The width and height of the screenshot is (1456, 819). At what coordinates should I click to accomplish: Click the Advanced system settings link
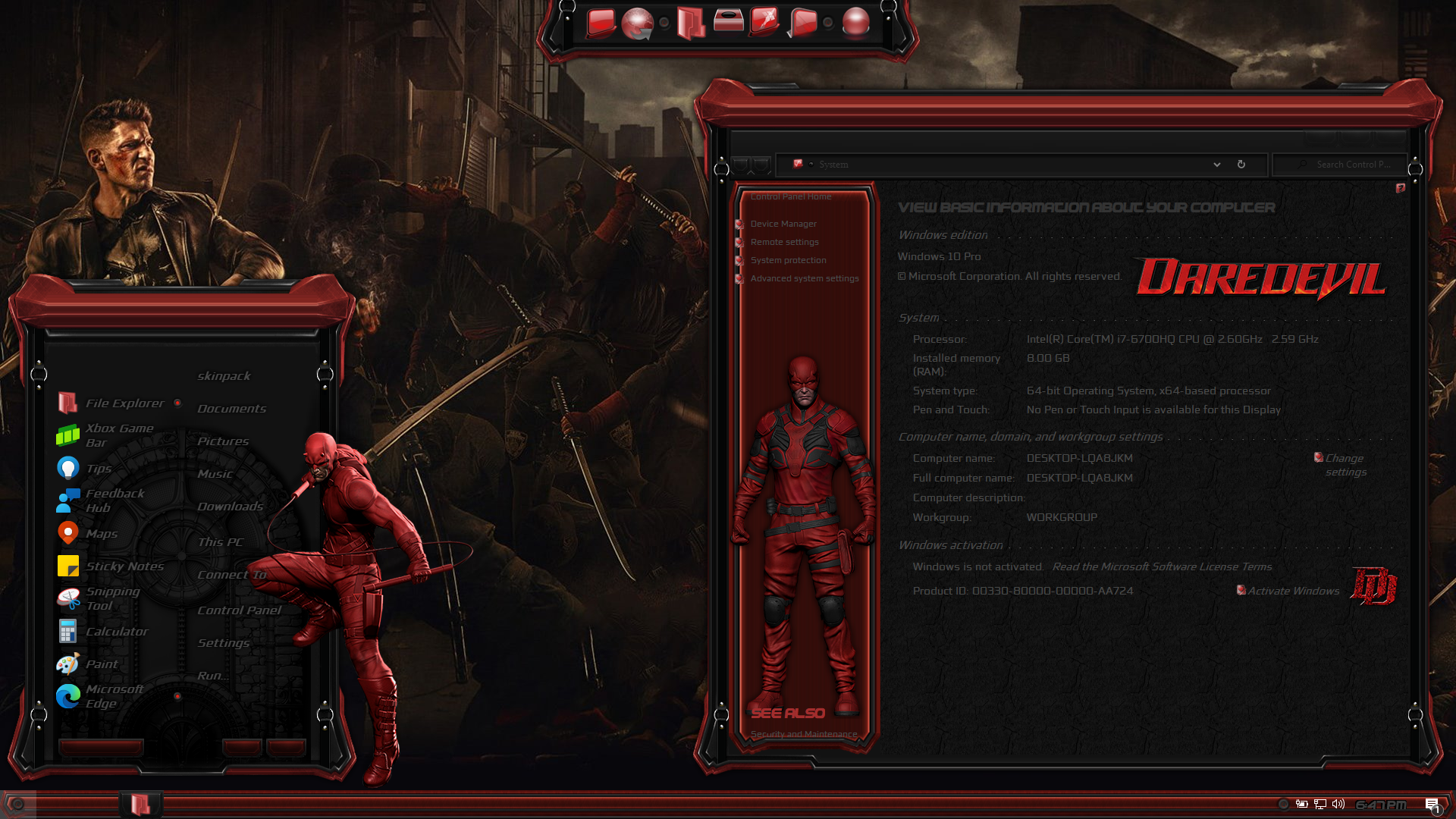805,278
